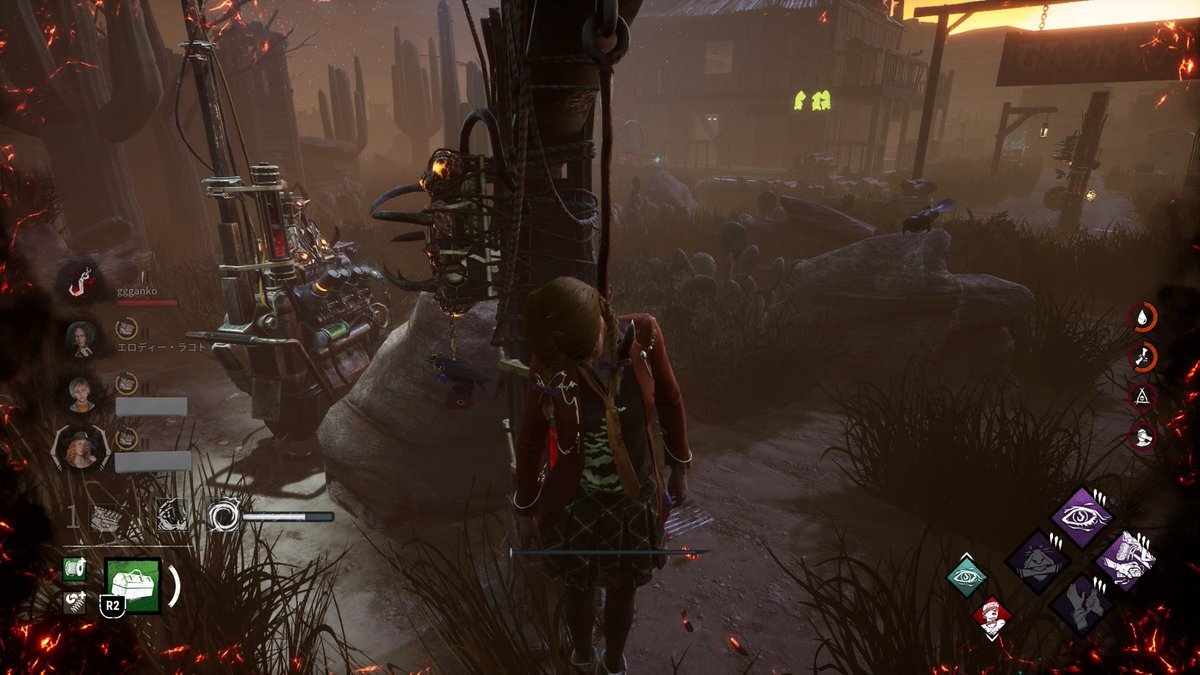Click the bottom face-profile status effect icon

[x=1143, y=436]
